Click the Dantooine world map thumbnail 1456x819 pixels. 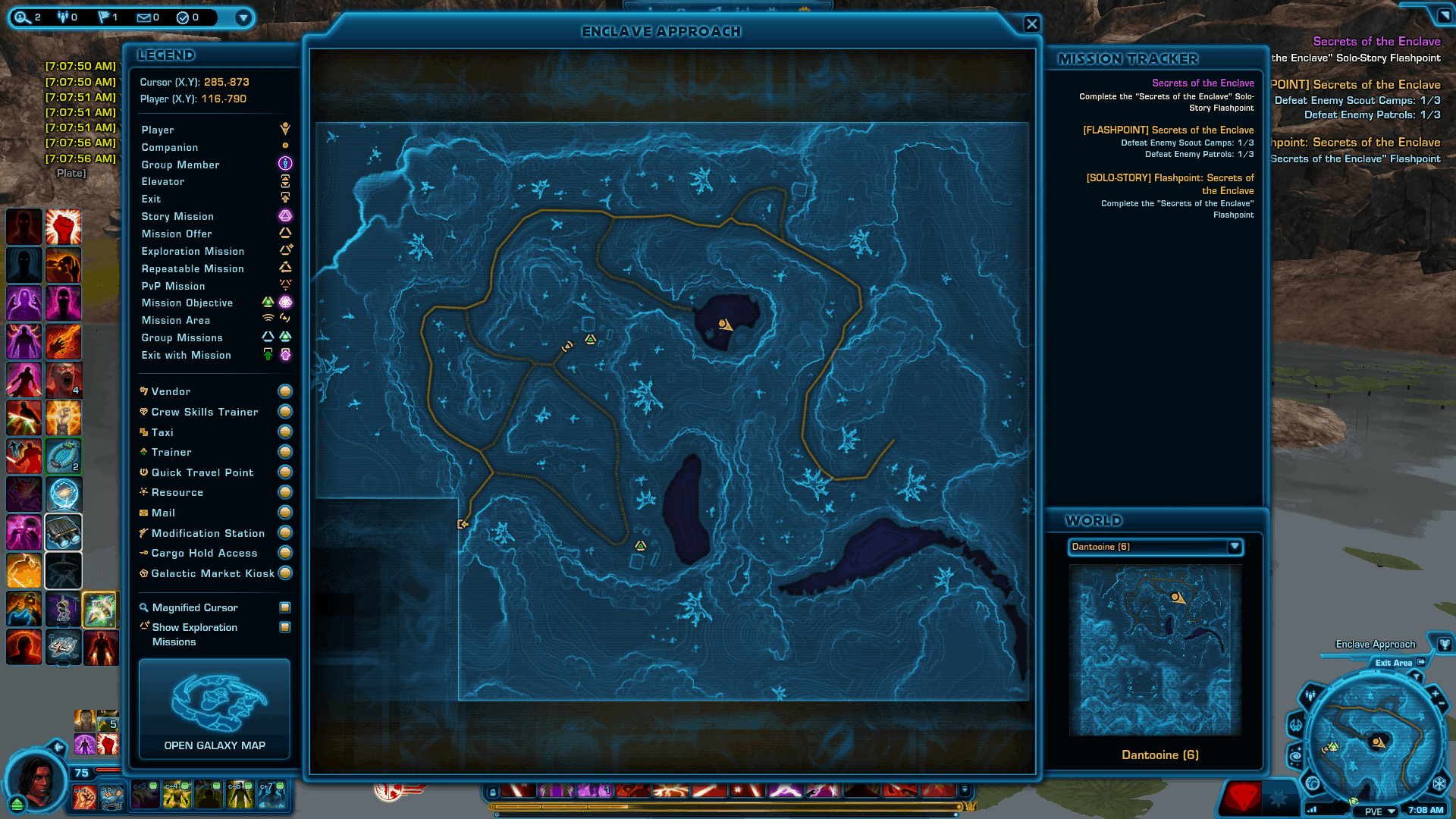(1155, 650)
